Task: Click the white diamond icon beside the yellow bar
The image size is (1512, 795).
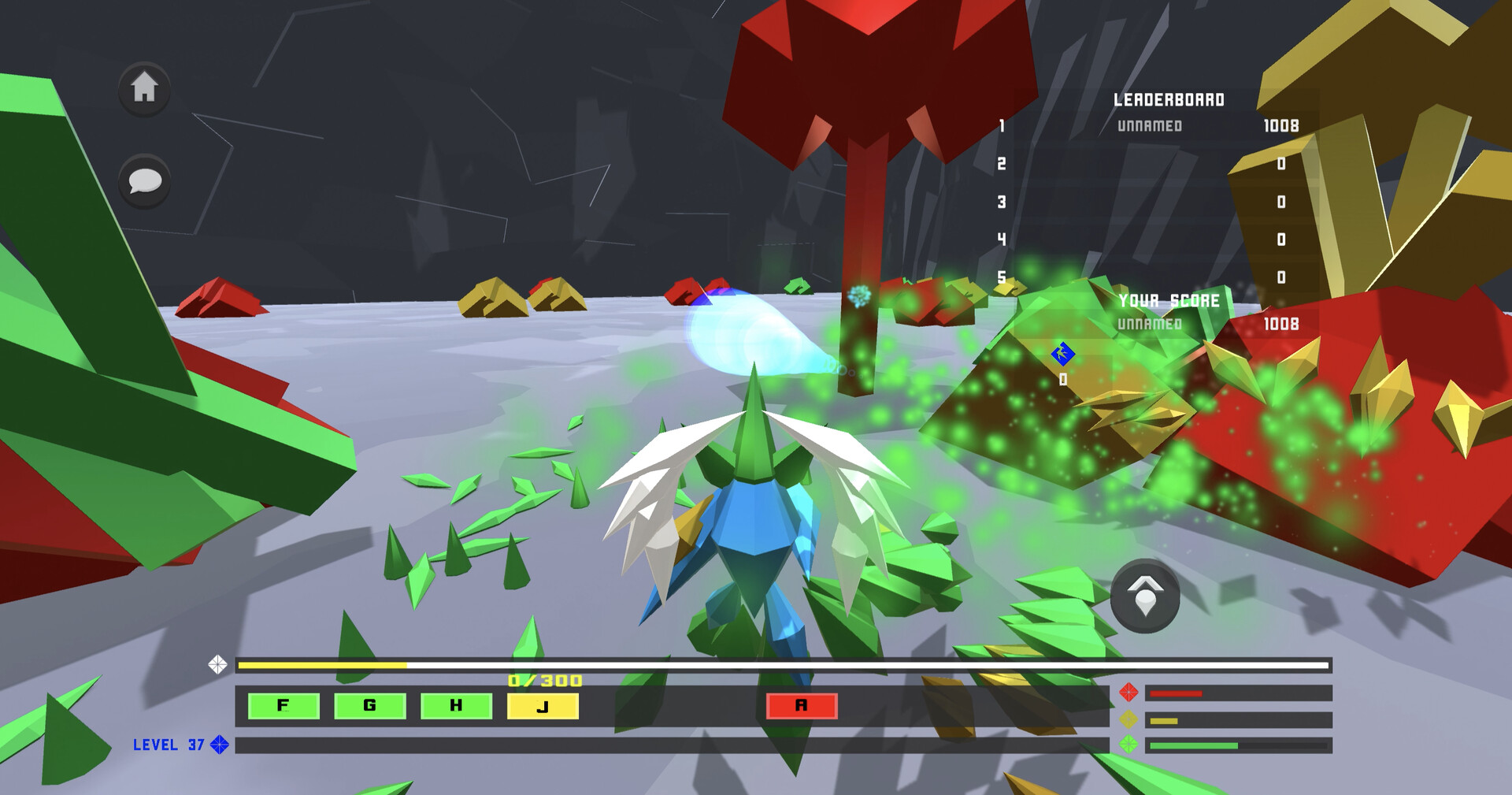Action: tap(219, 664)
